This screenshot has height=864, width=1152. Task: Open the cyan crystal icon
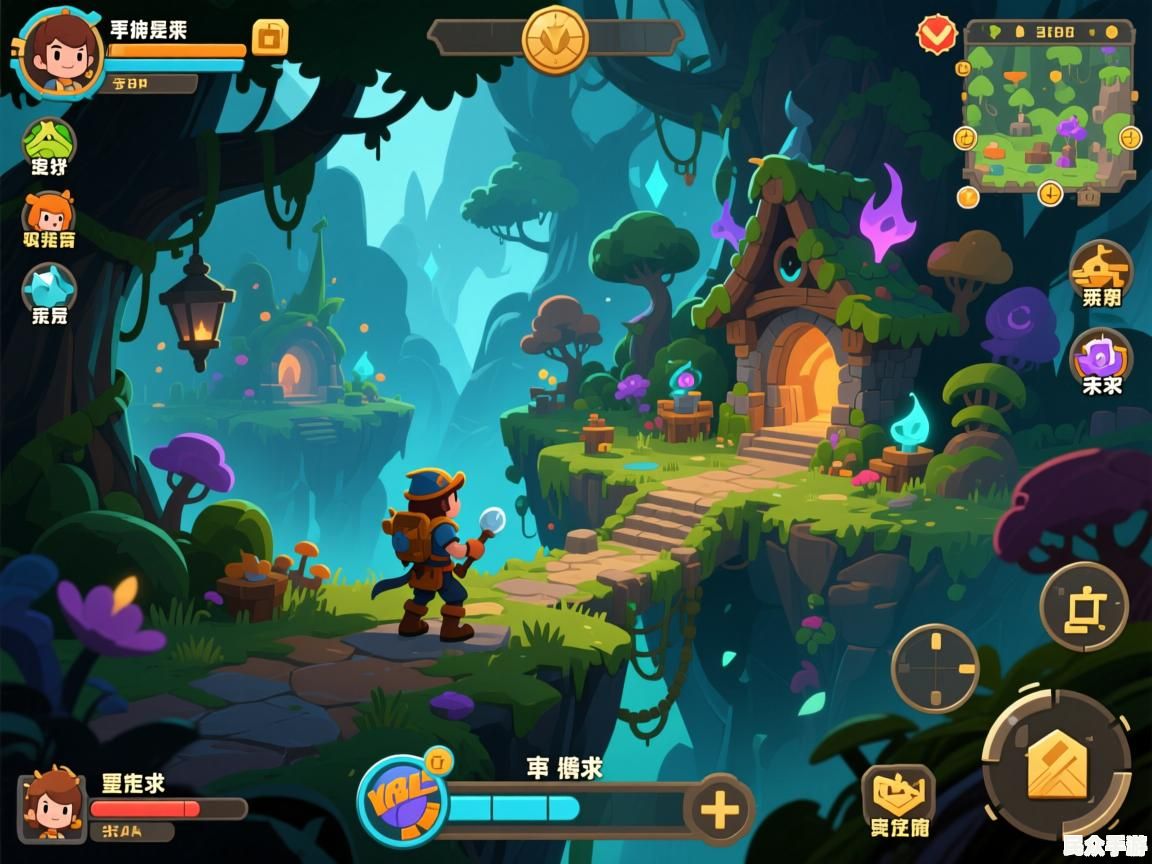[49, 288]
